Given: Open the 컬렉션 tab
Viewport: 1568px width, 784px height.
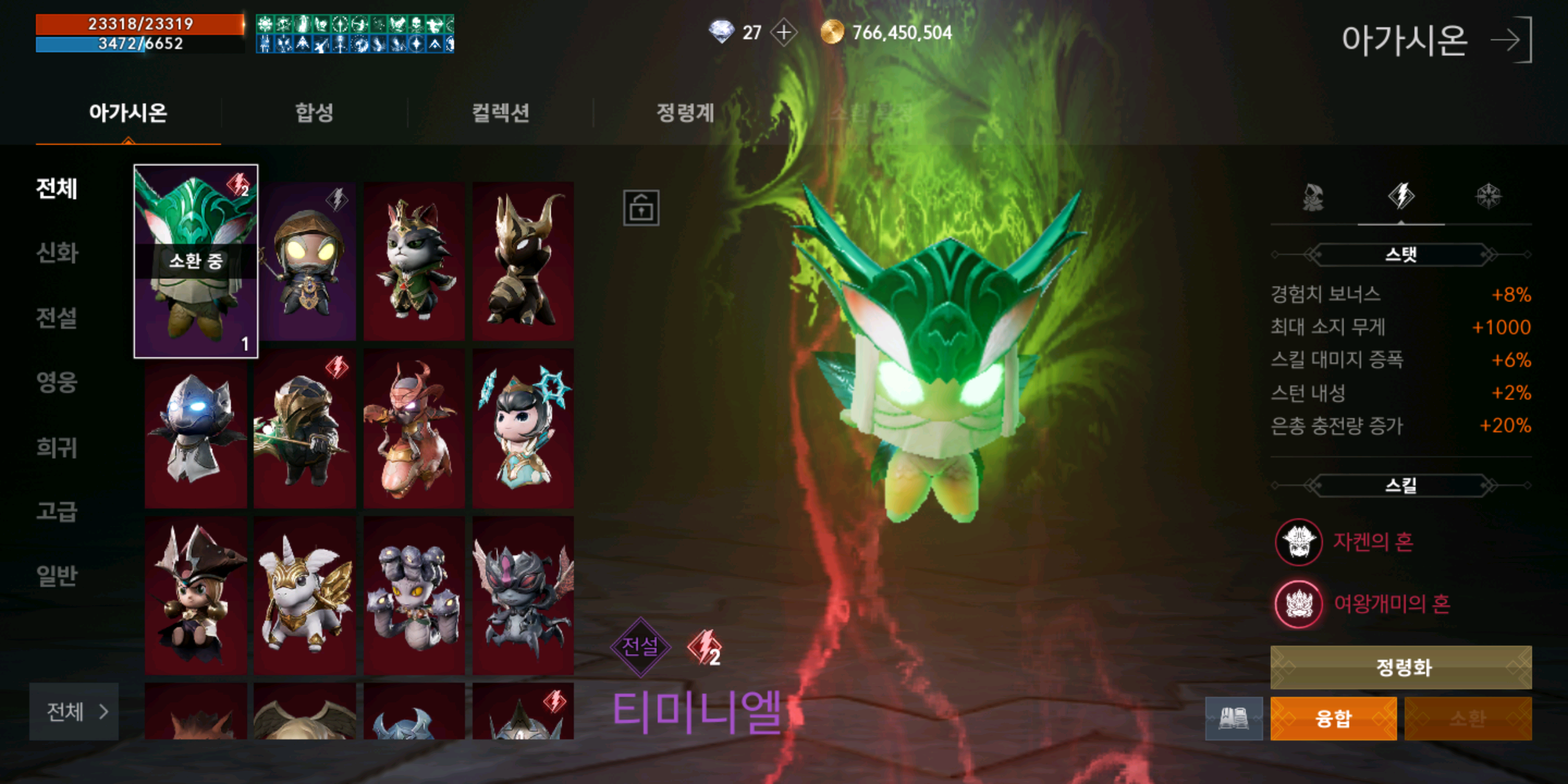Looking at the screenshot, I should pos(500,113).
